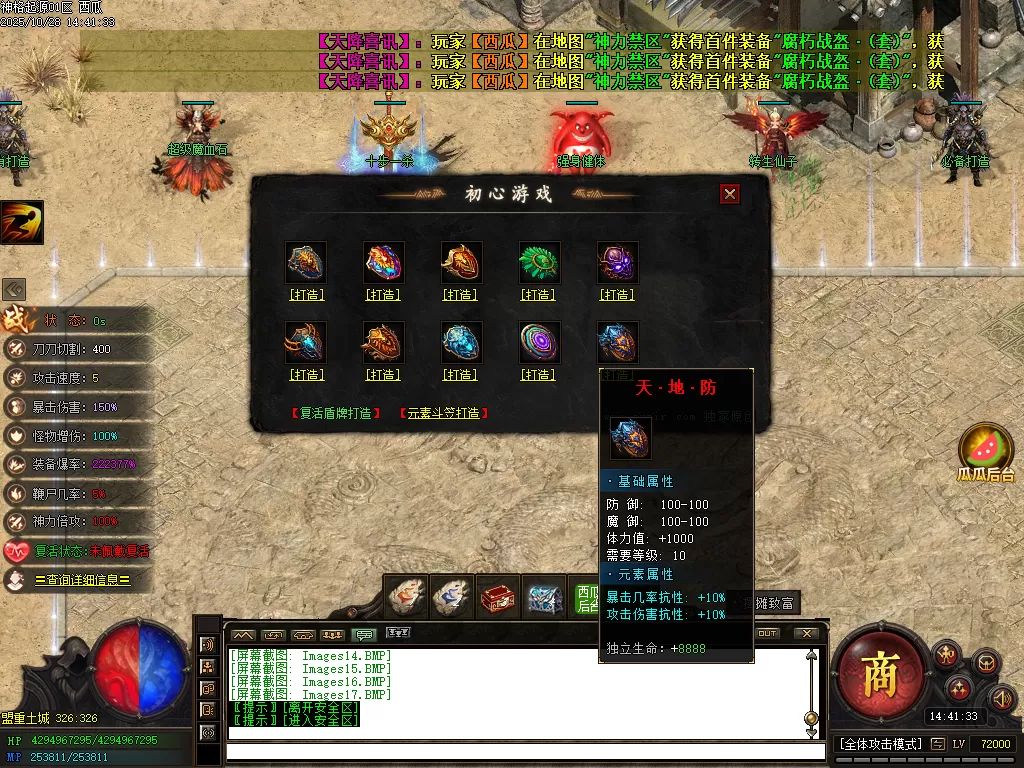This screenshot has height=768, width=1024.
Task: Select the rainbow crystal shield icon
Action: (383, 262)
